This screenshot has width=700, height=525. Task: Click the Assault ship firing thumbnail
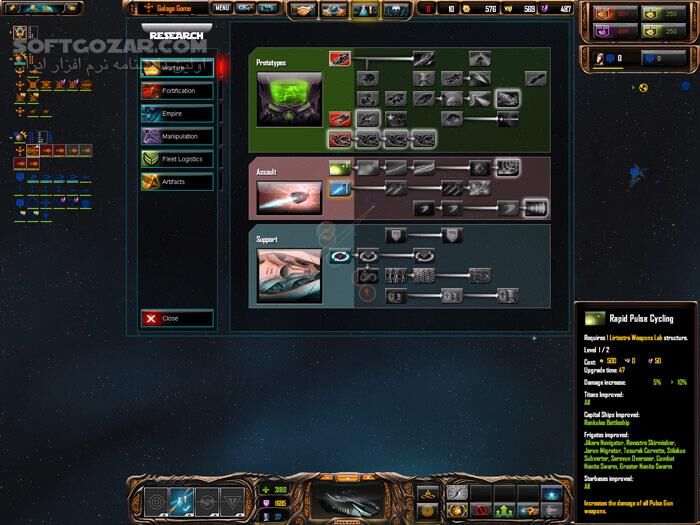289,197
